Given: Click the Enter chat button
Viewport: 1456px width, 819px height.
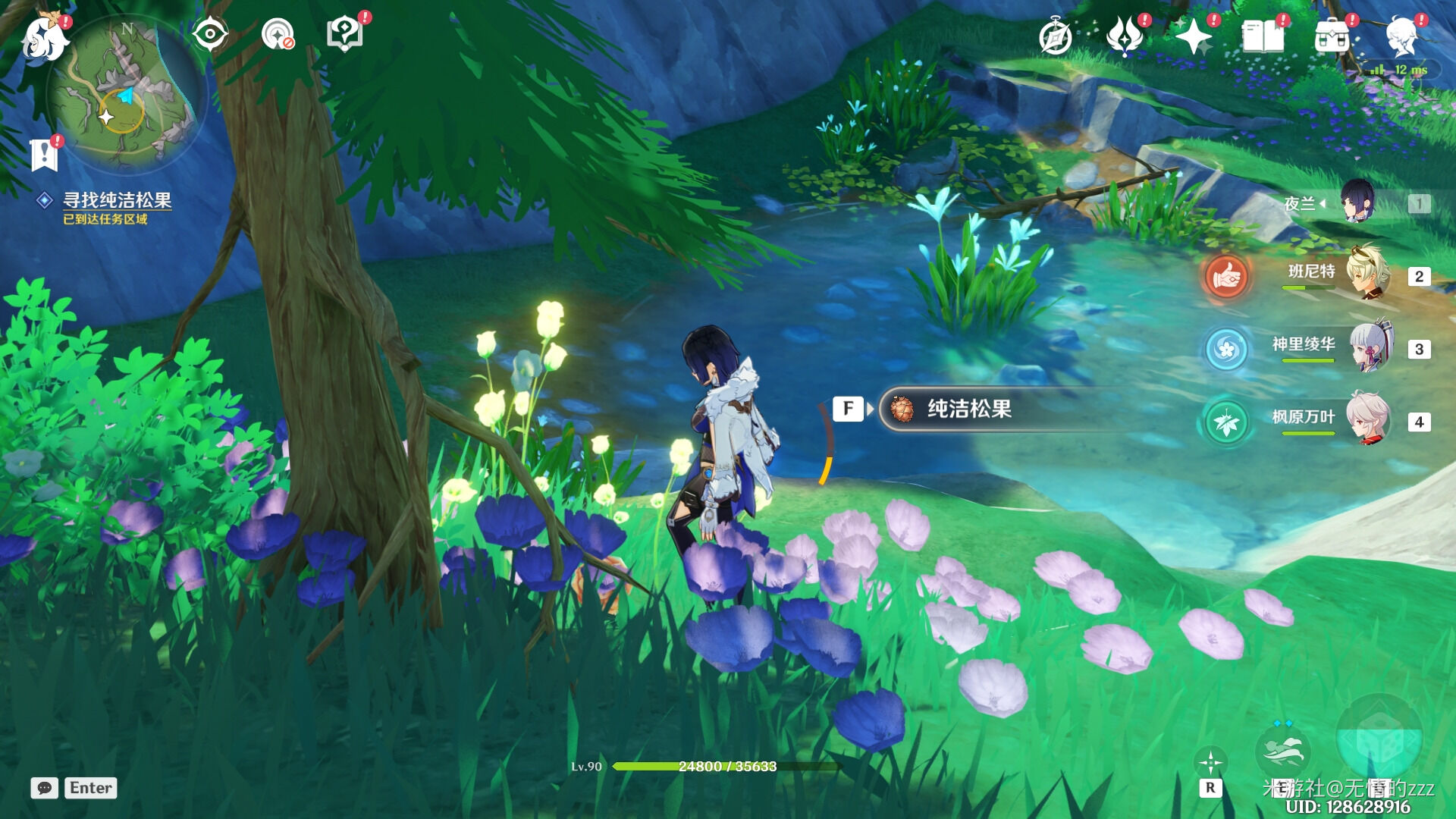Looking at the screenshot, I should (90, 787).
